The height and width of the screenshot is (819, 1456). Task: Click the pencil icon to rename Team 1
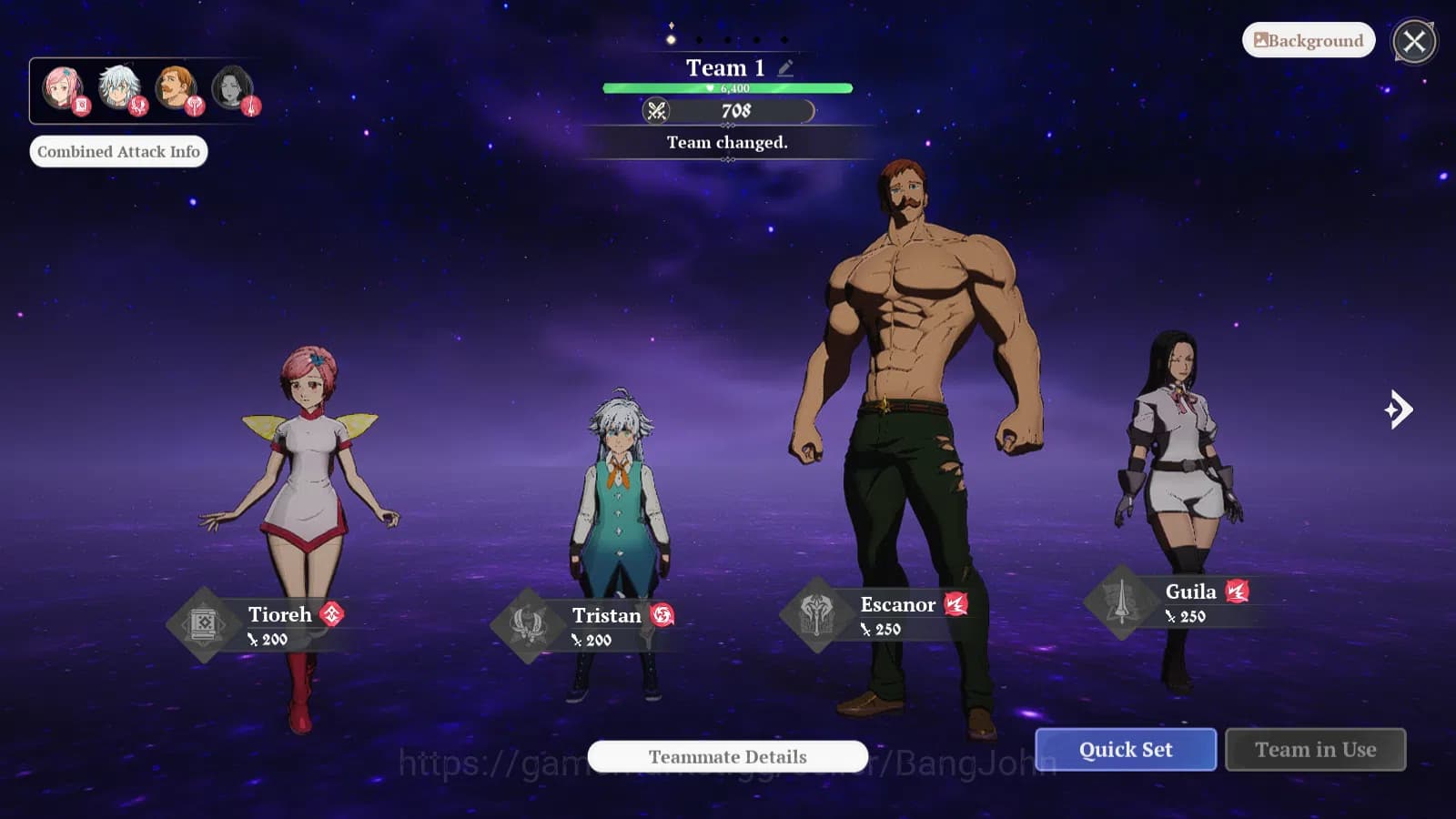[x=785, y=66]
